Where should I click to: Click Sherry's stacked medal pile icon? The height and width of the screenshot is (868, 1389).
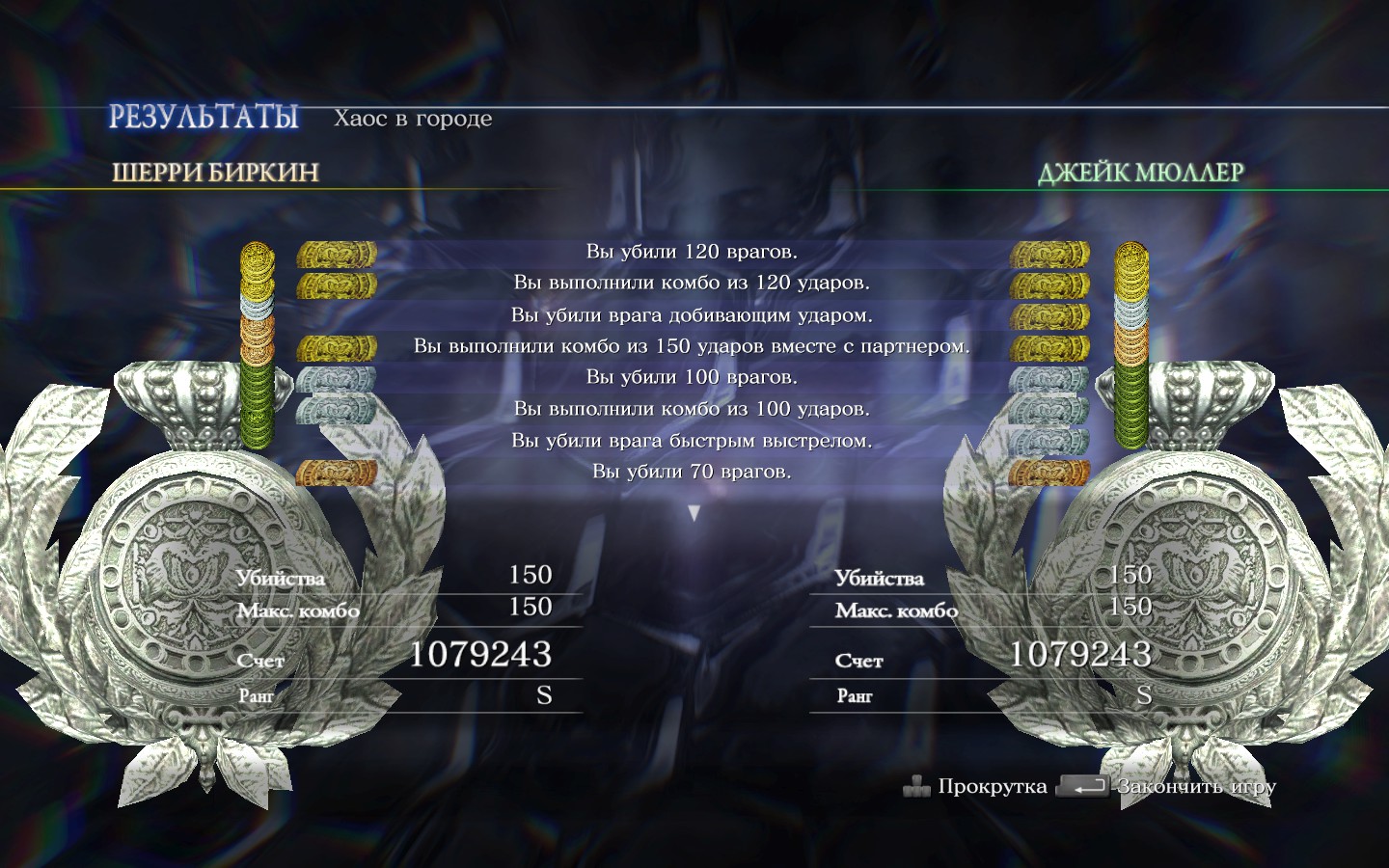[x=256, y=347]
